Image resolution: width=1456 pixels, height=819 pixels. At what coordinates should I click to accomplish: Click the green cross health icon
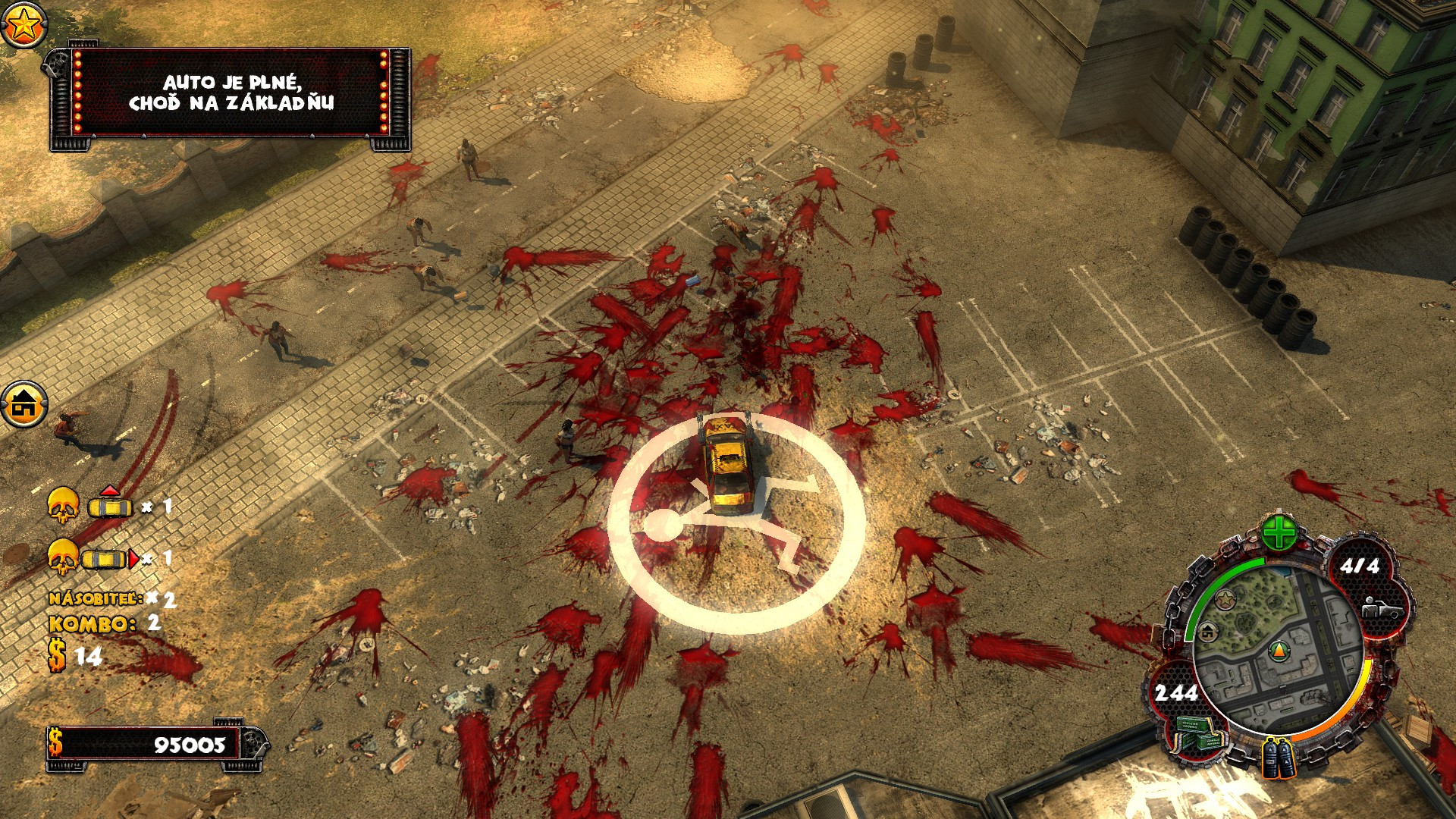pos(1279,533)
